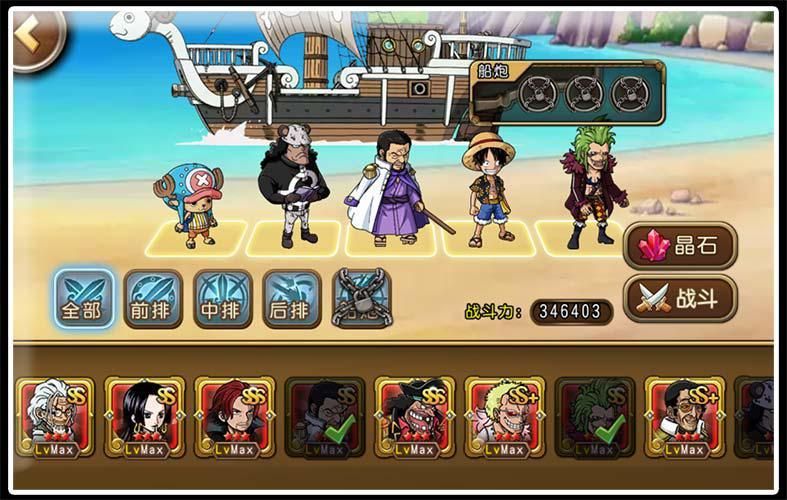Start the 战斗 battle
Screen dimensions: 787x500
680,297
